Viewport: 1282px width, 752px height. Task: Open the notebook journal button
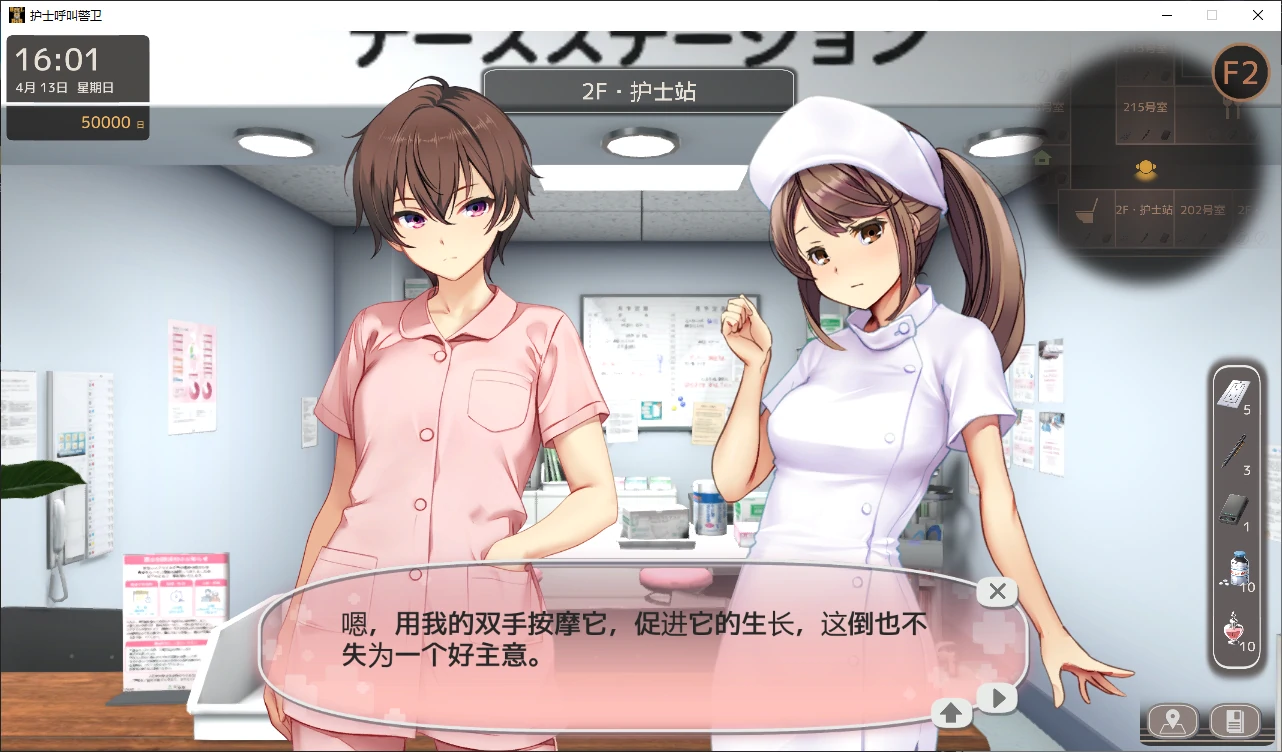click(1234, 720)
